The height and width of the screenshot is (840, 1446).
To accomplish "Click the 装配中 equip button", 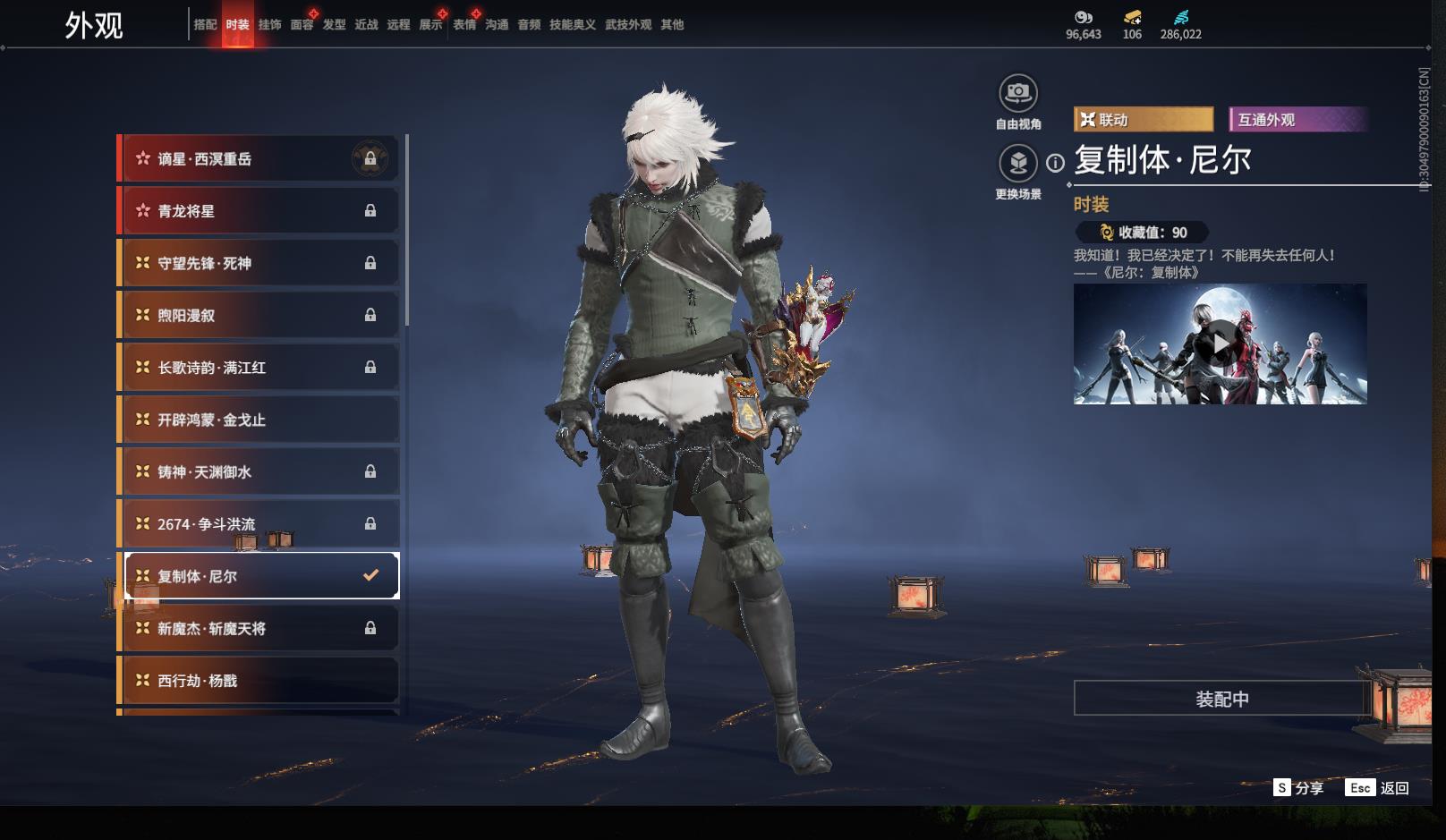I will pyautogui.click(x=1221, y=699).
